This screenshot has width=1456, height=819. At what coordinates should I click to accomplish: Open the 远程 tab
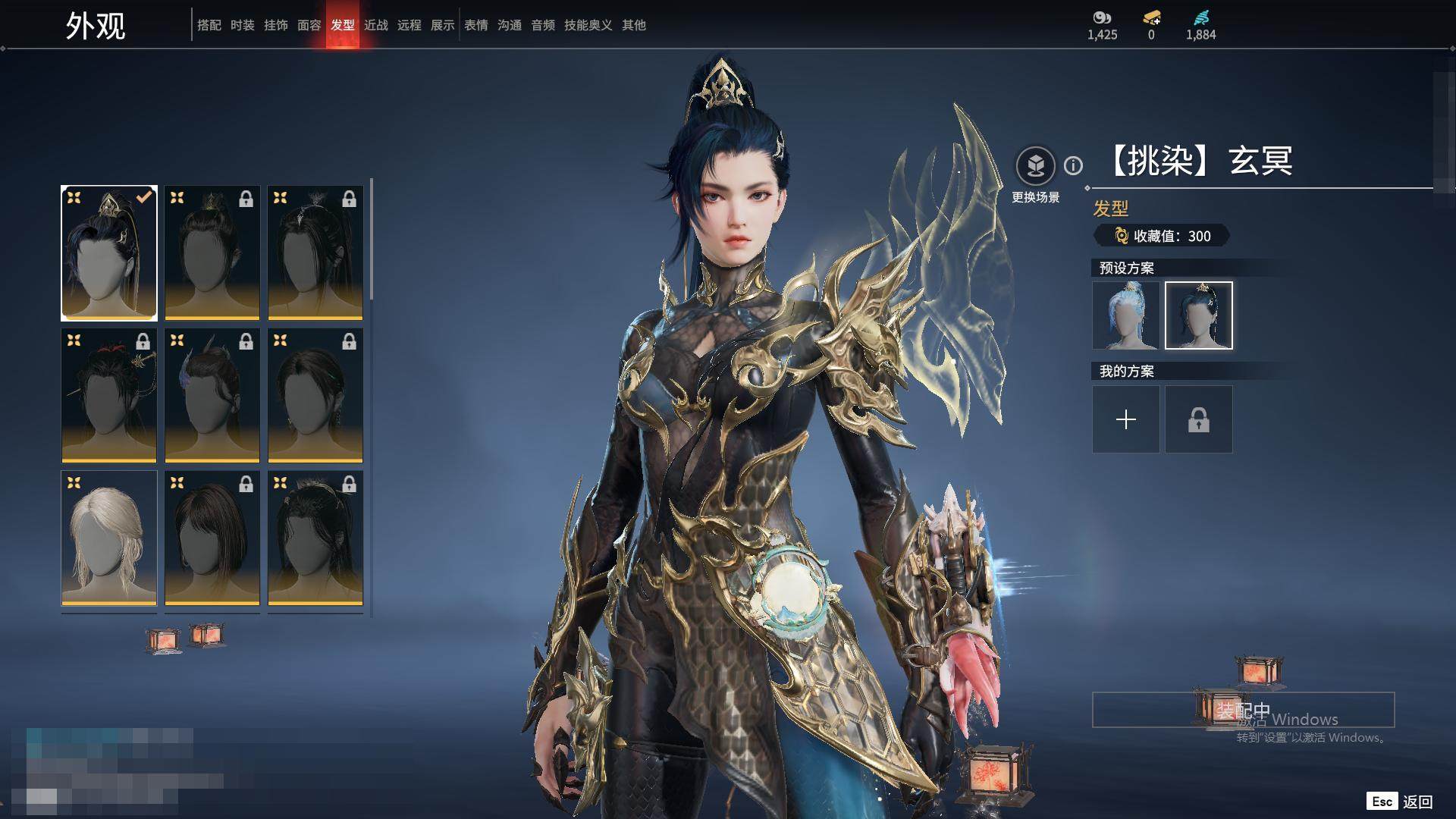click(409, 25)
